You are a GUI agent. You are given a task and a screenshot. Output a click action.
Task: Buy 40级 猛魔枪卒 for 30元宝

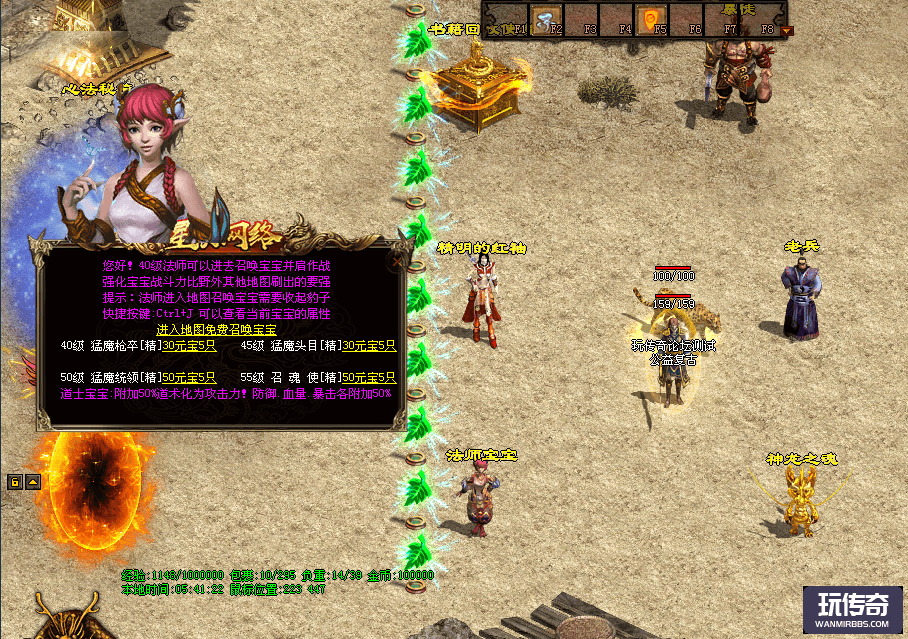coord(189,346)
